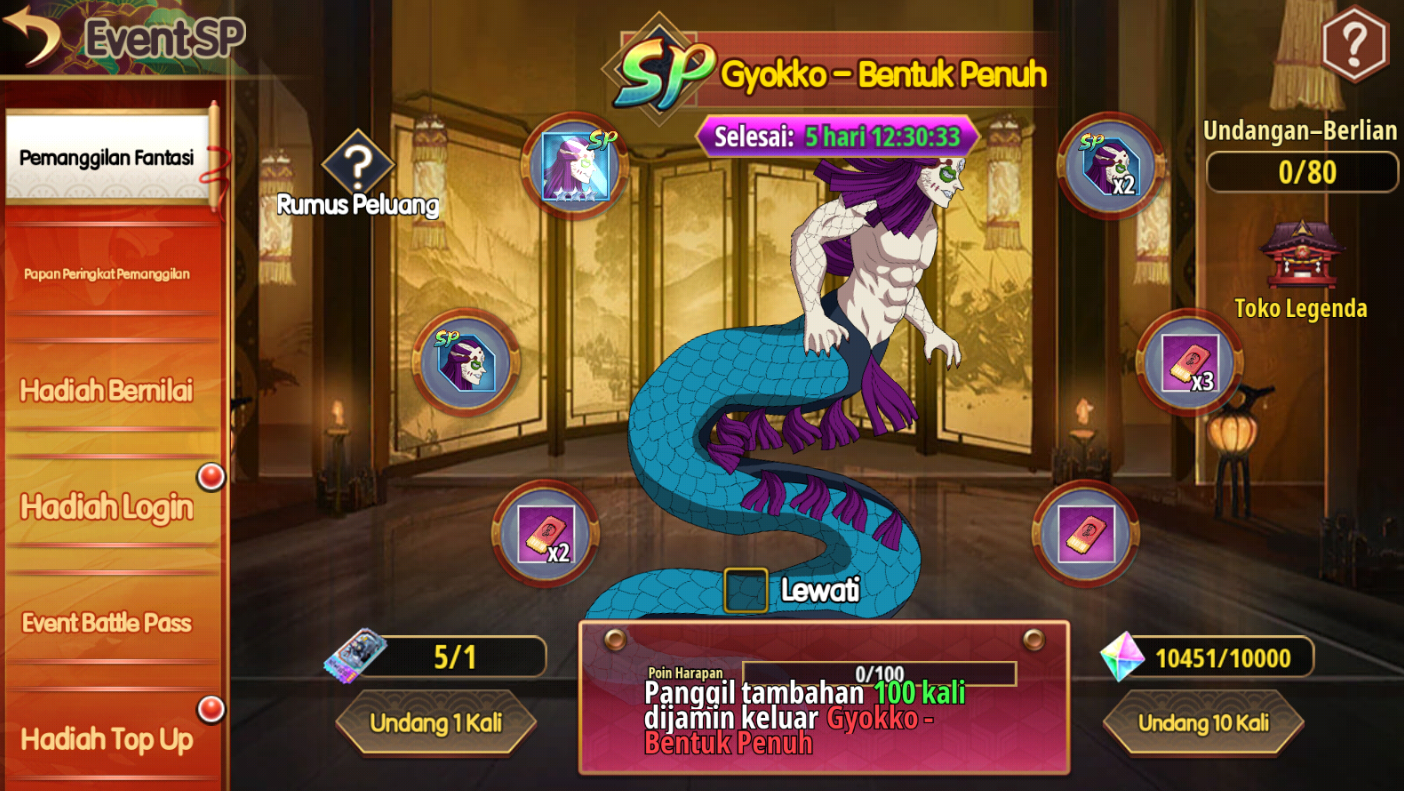Viewport: 1404px width, 791px height.
Task: Open the Hadiah Login tab
Action: tap(107, 507)
